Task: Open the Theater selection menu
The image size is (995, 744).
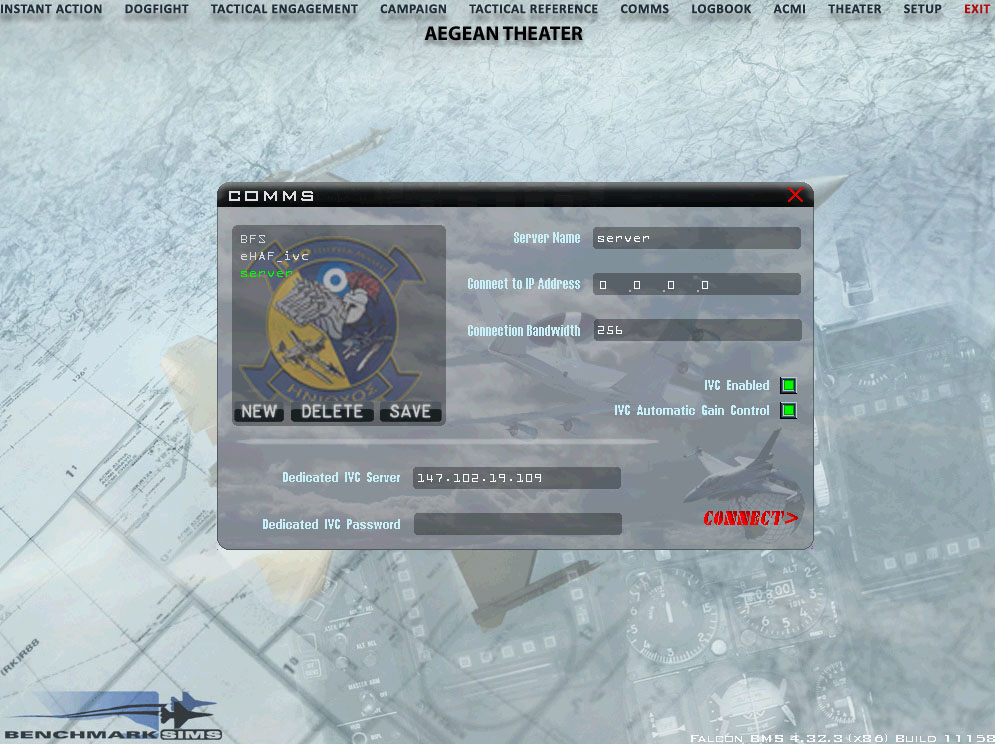Action: (854, 9)
